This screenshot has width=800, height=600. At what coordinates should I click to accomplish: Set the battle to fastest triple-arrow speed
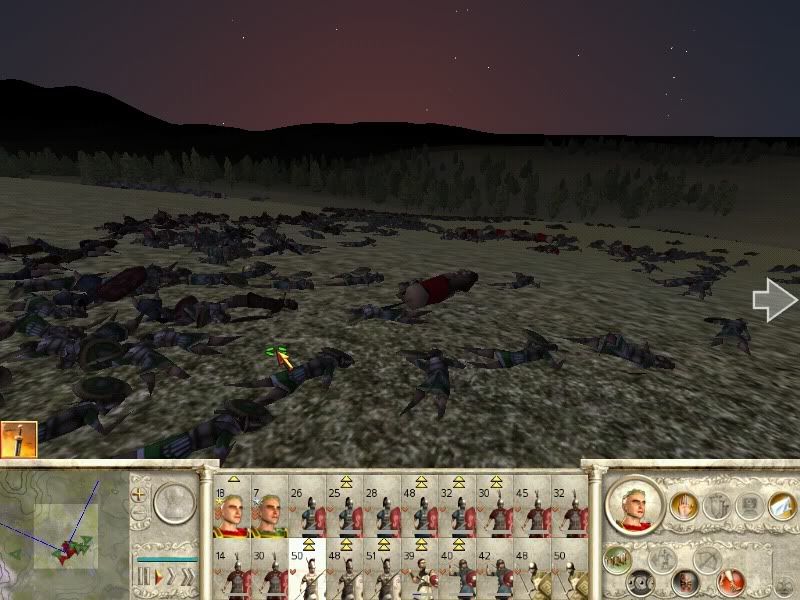[185, 577]
